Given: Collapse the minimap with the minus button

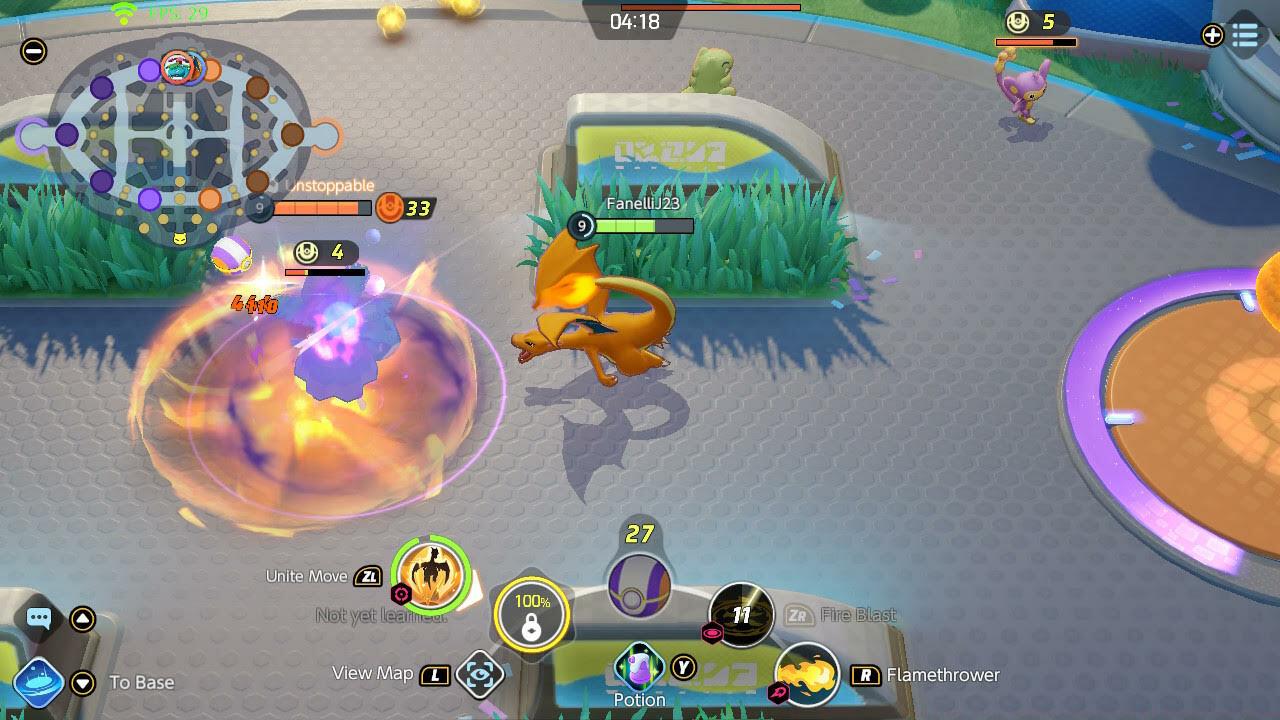Looking at the screenshot, I should point(34,51).
